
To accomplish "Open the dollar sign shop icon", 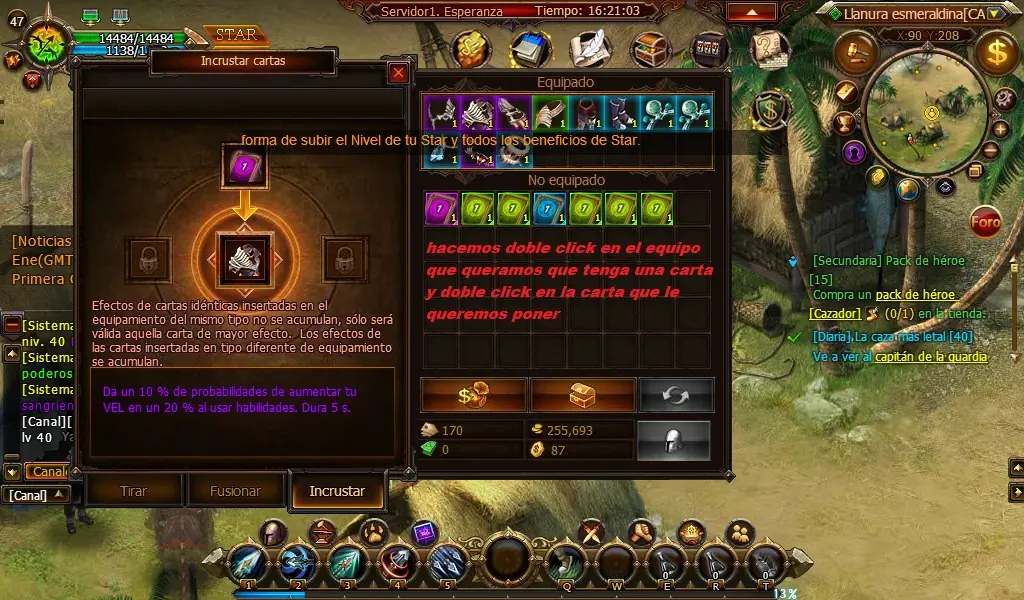I will pos(996,53).
